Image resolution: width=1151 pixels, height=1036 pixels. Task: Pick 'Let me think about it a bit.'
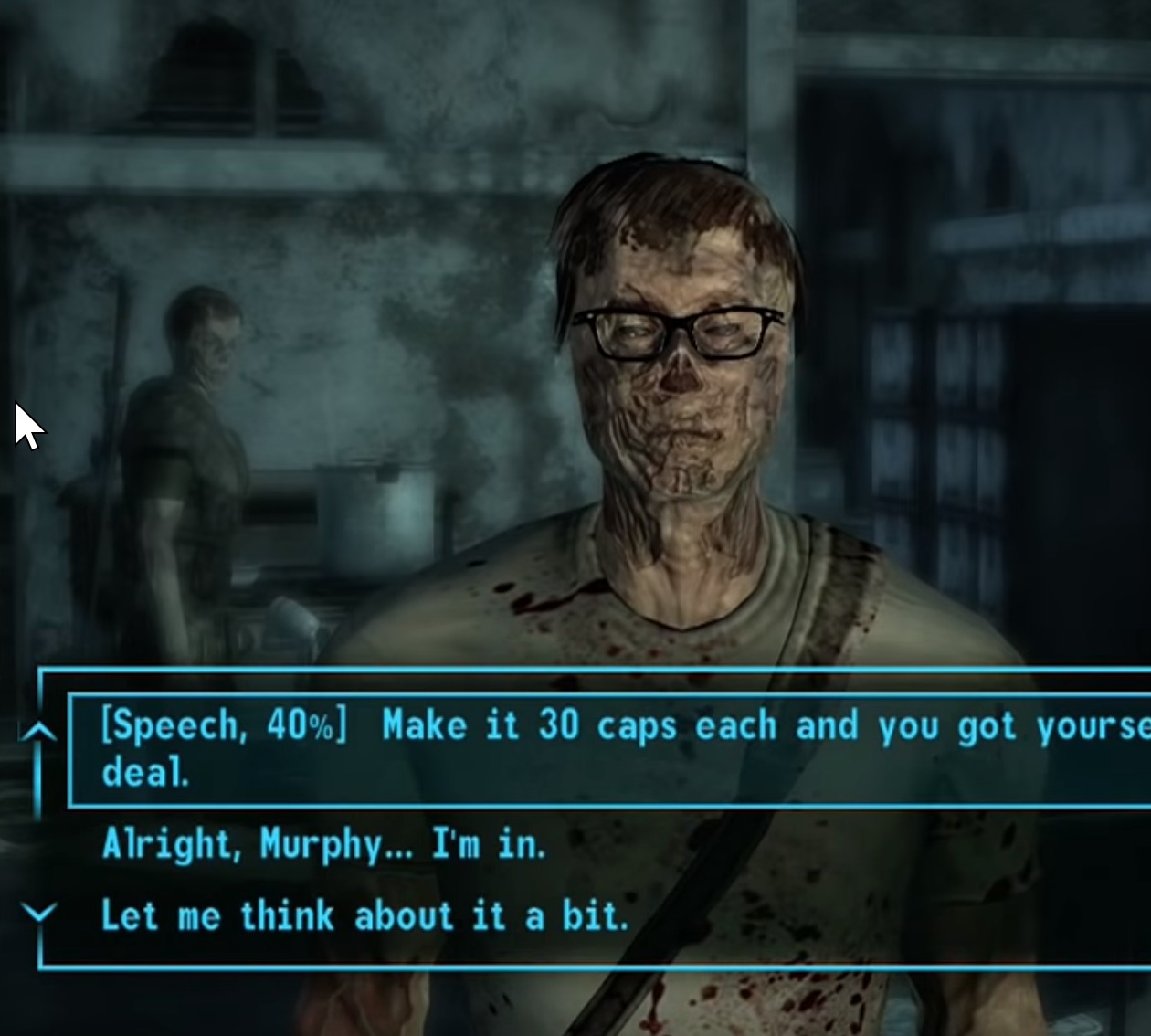(365, 915)
